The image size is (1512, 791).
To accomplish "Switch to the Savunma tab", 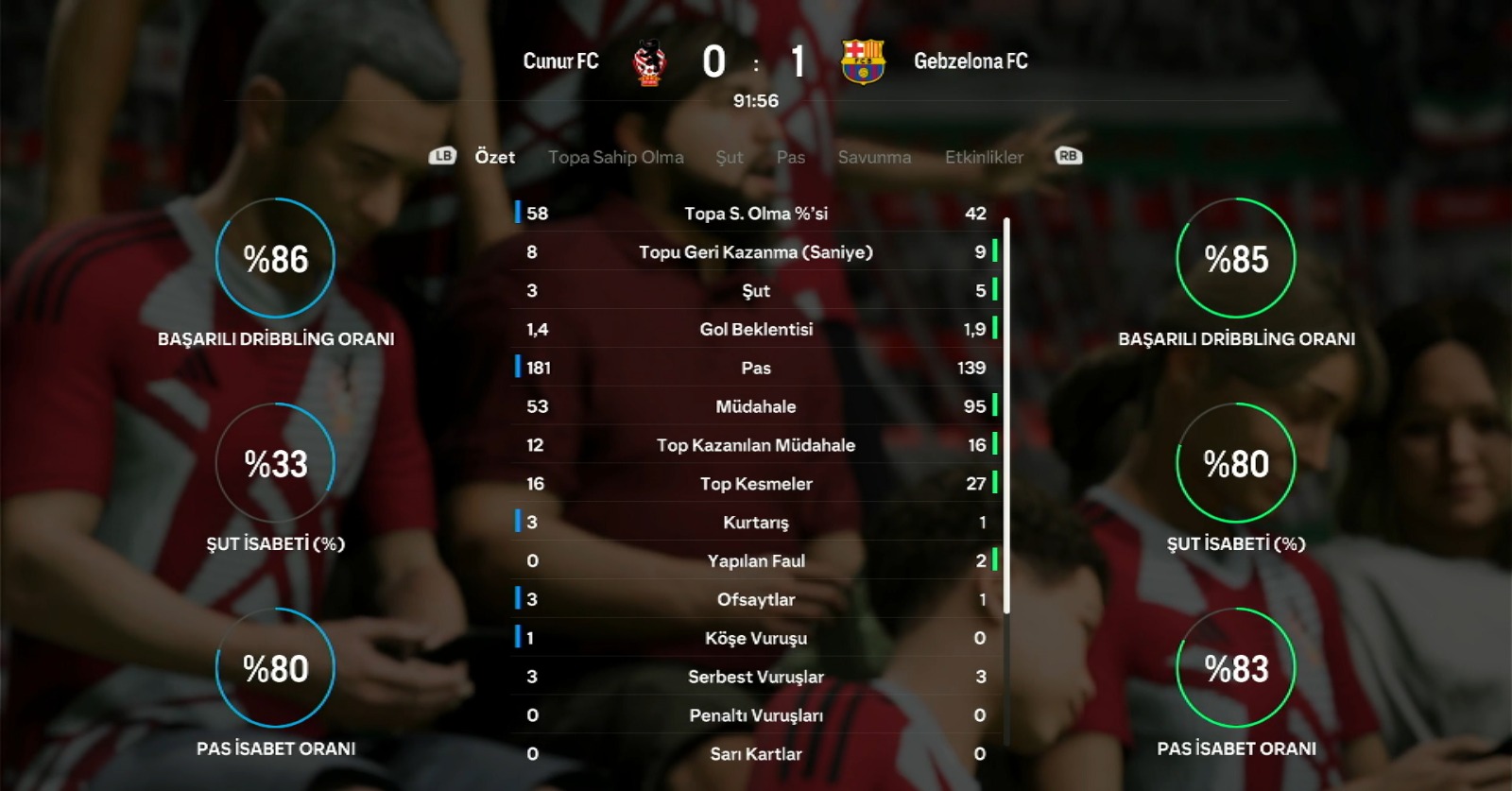I will pos(874,157).
